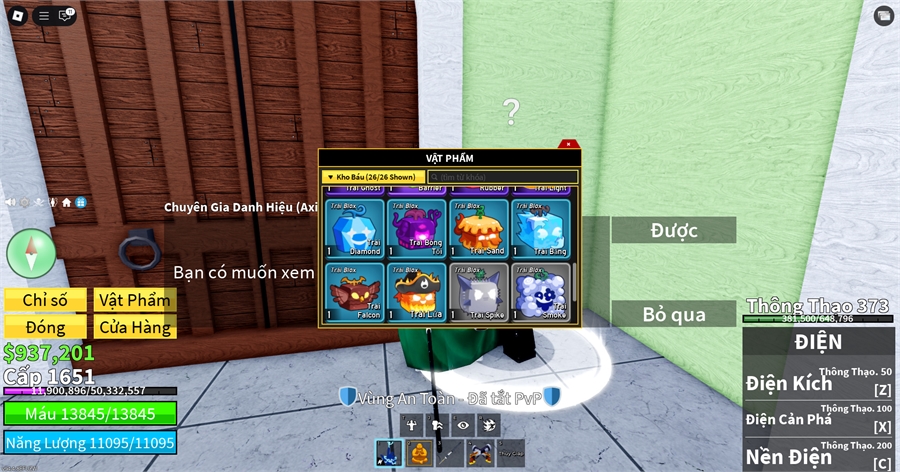
Task: Click the inventory keyword search field
Action: 502,177
